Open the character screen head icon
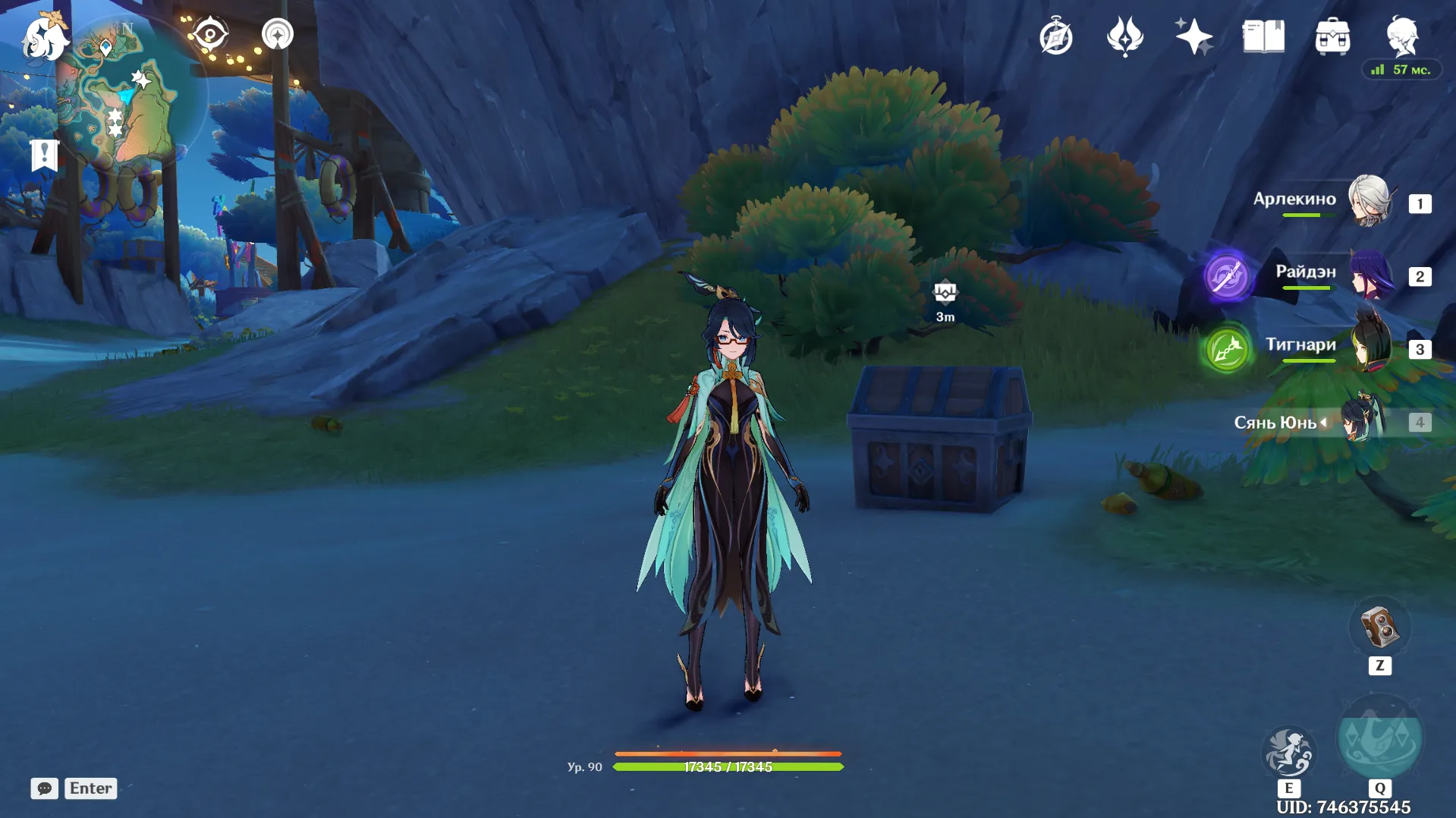This screenshot has width=1456, height=818. click(x=1401, y=36)
